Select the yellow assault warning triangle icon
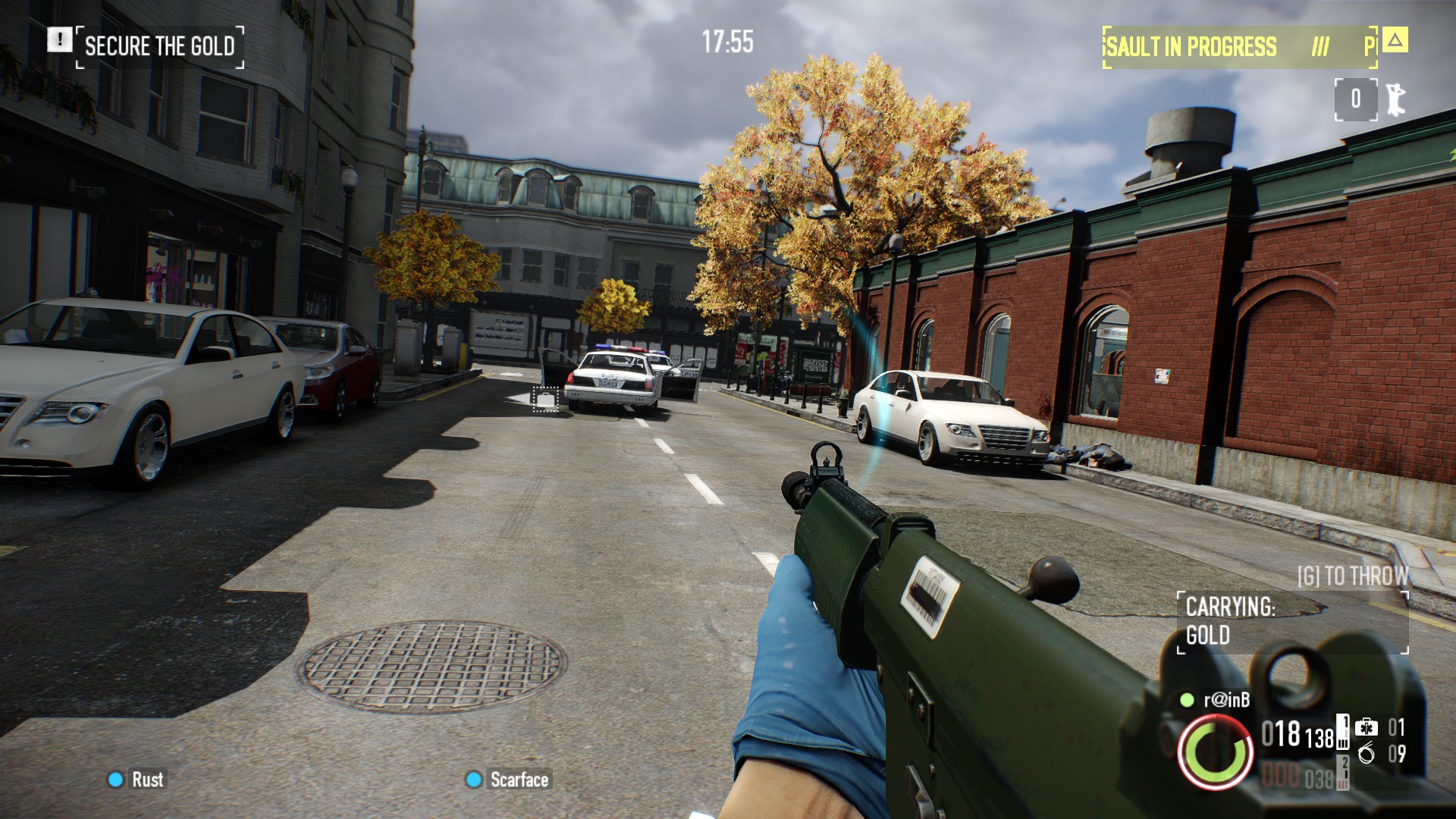 tap(1395, 39)
